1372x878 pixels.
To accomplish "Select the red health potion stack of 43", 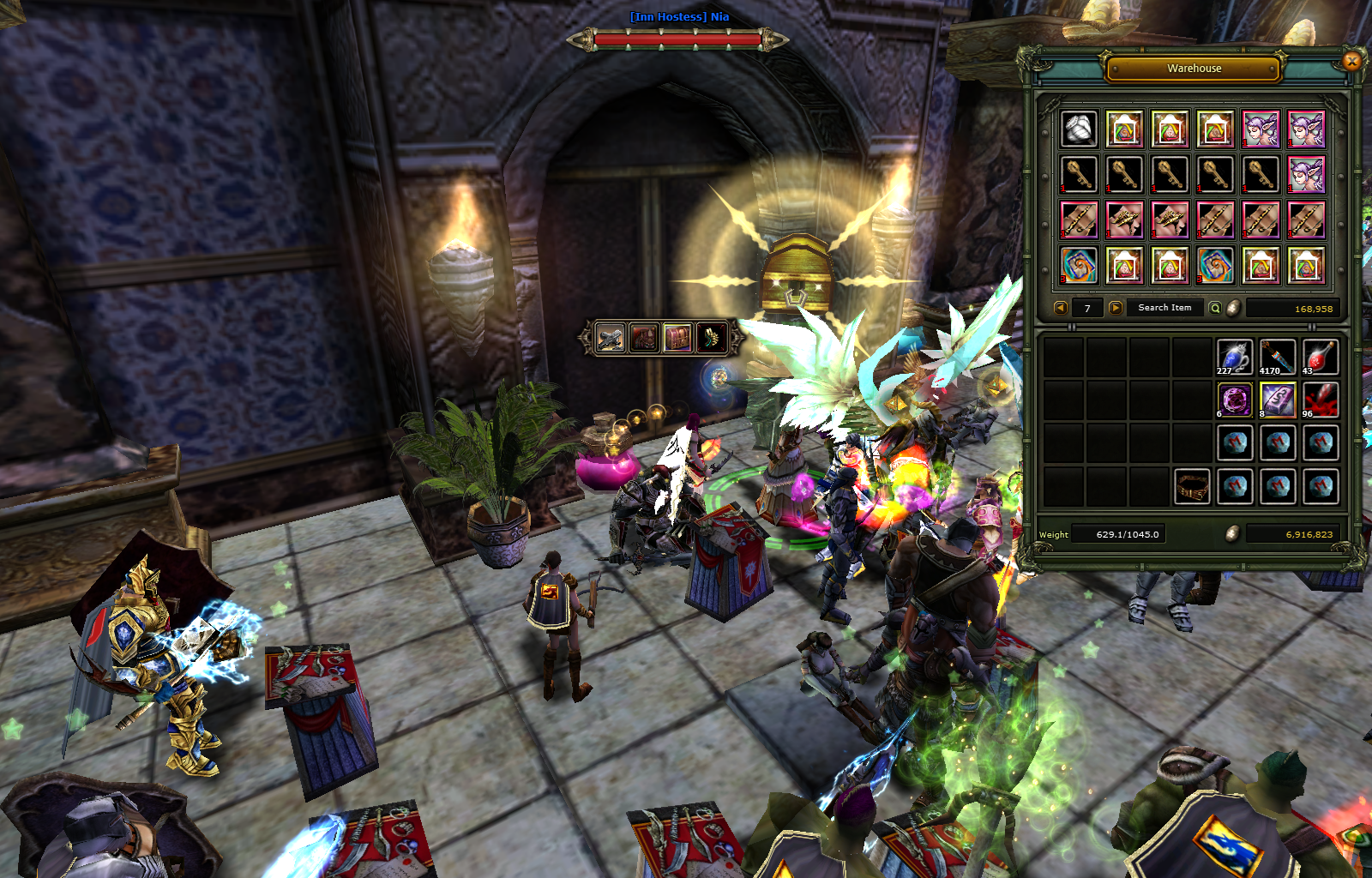I will (x=1321, y=357).
